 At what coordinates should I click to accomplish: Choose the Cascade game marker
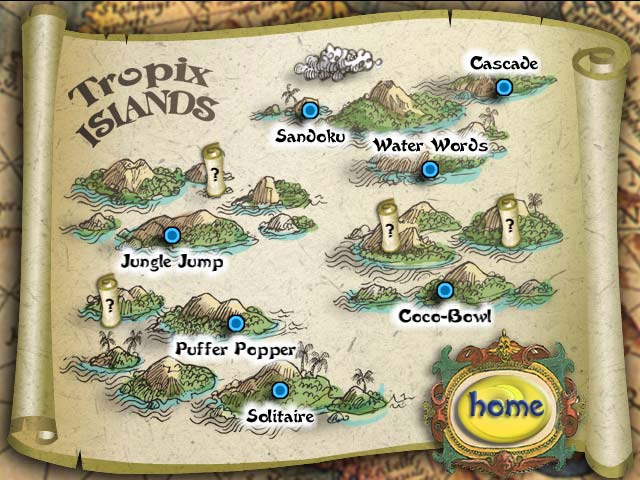tap(504, 89)
